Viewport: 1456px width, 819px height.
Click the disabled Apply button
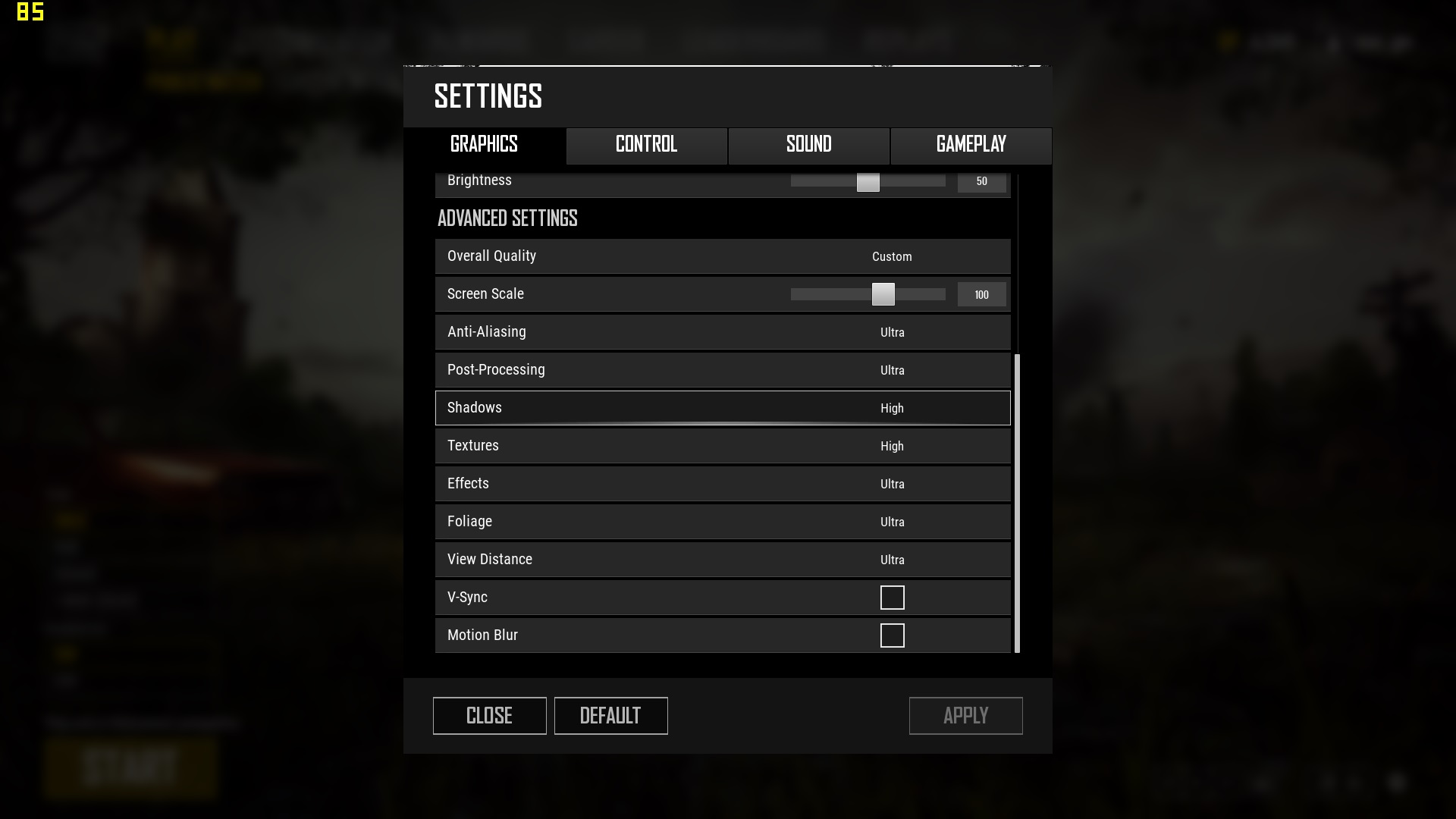click(x=965, y=715)
